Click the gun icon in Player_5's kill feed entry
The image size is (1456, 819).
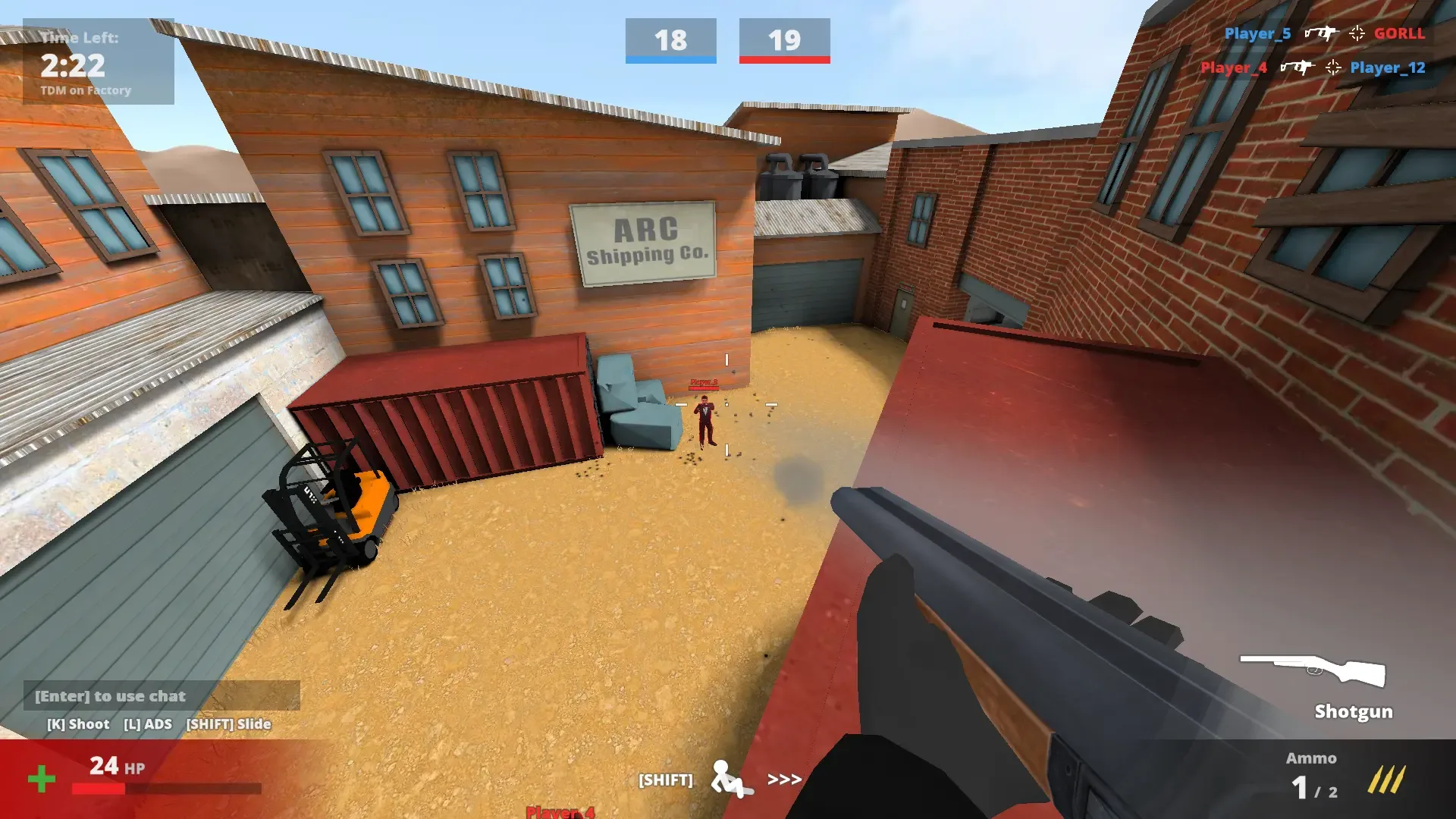pyautogui.click(x=1321, y=33)
